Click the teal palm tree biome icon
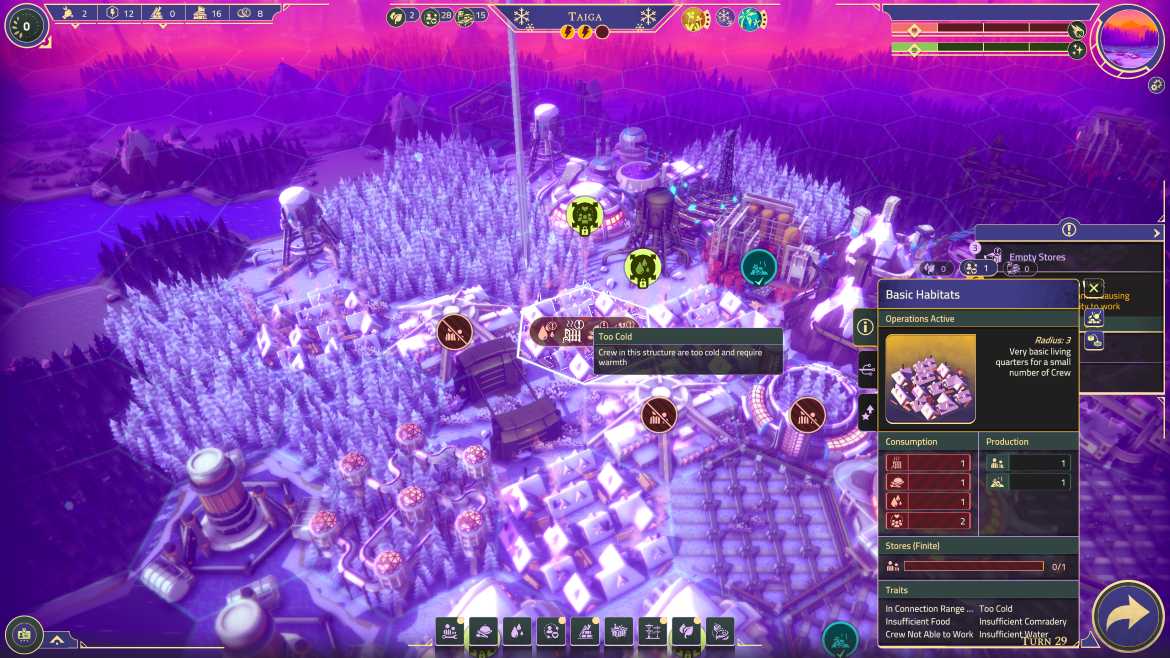The width and height of the screenshot is (1170, 658). 750,18
